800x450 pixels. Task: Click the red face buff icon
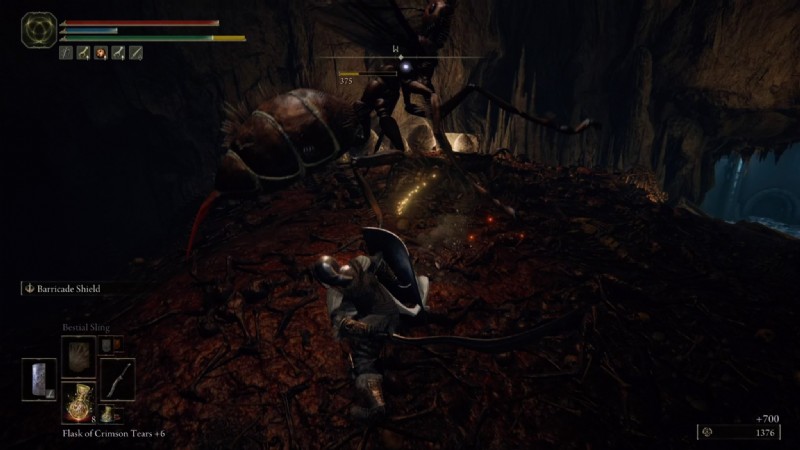pyautogui.click(x=101, y=53)
